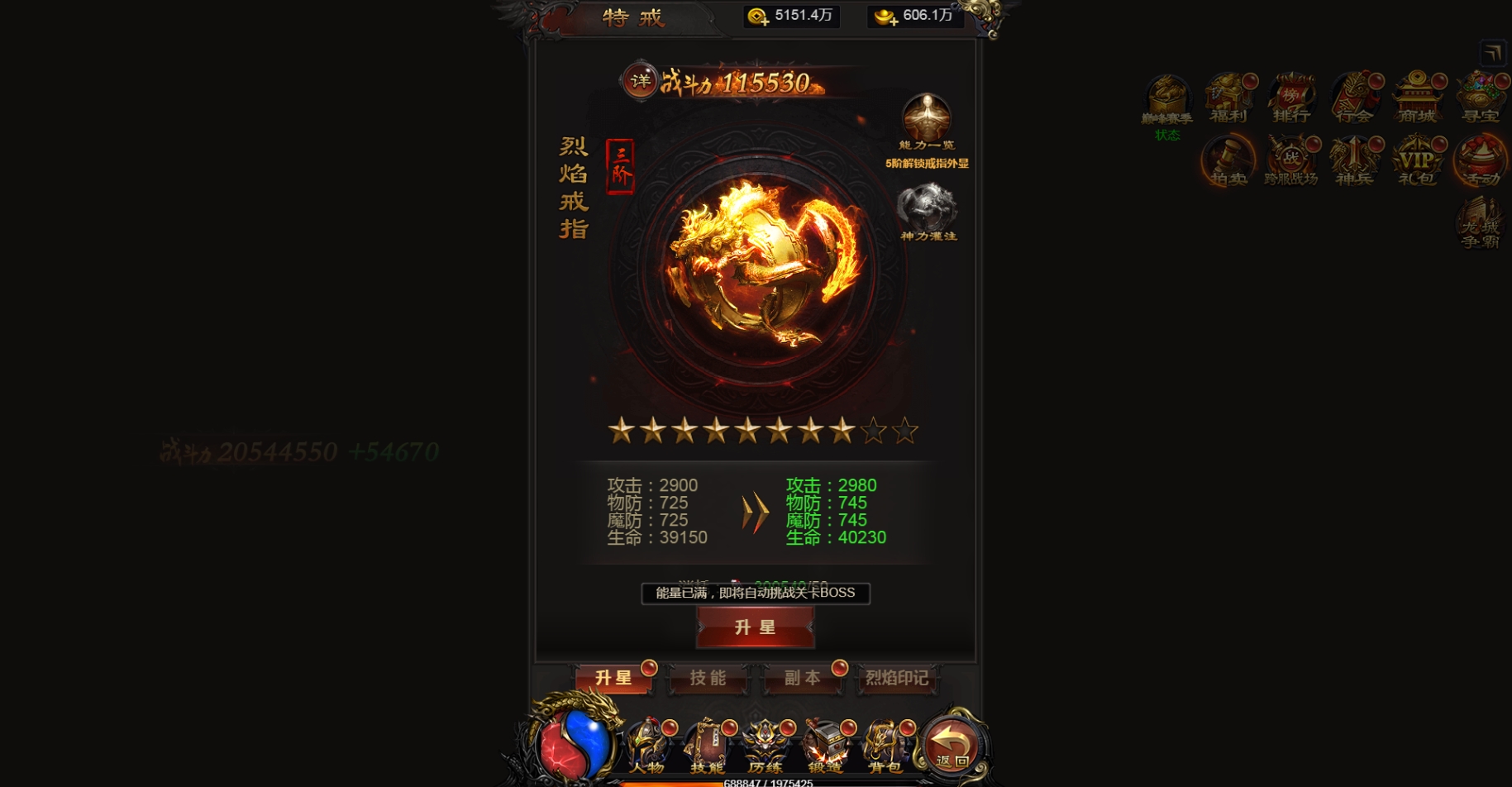Switch to the 技能 skill tab
Screen dimensions: 1512x787
tap(708, 680)
